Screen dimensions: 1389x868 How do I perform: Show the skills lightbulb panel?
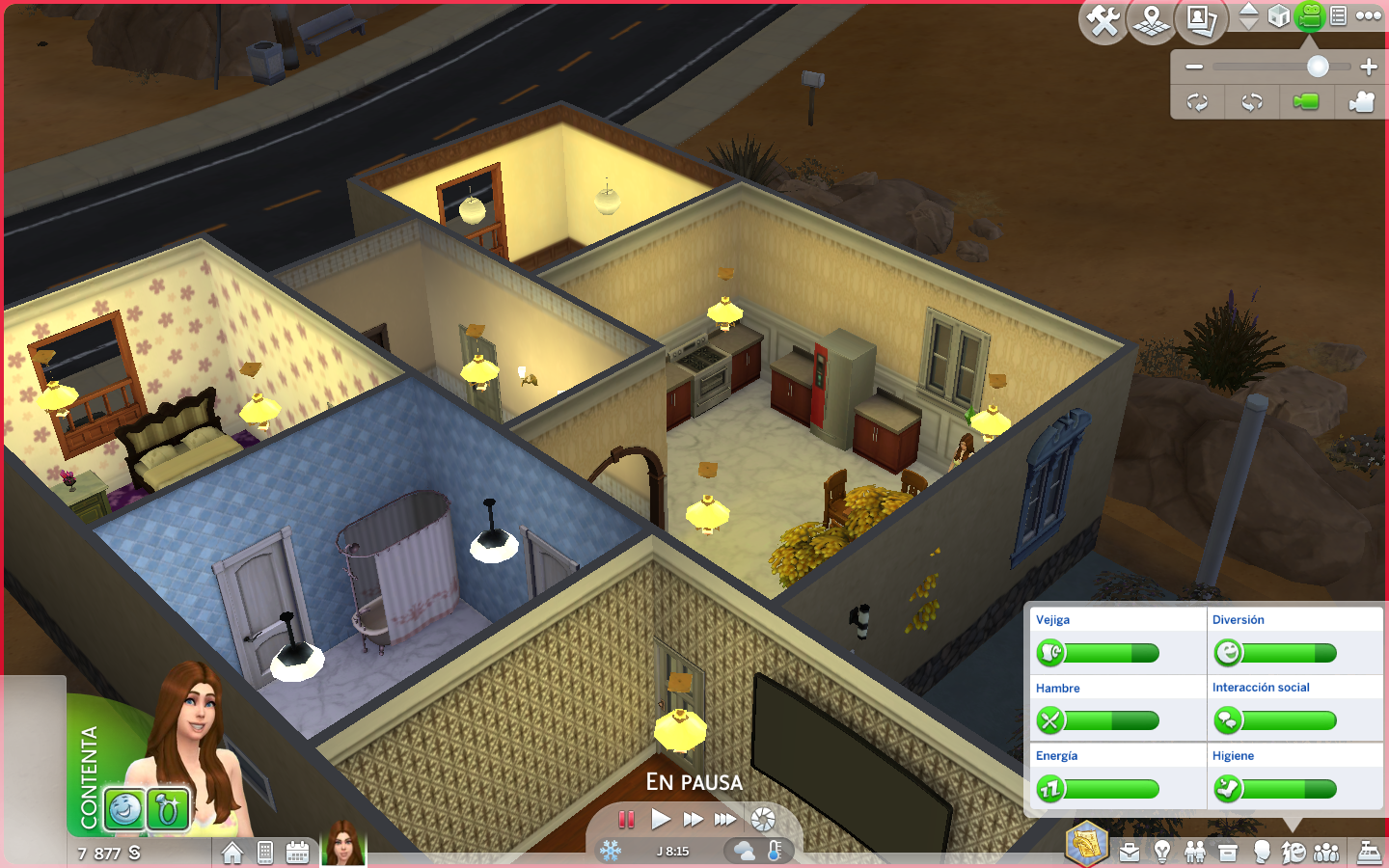pyautogui.click(x=1162, y=853)
